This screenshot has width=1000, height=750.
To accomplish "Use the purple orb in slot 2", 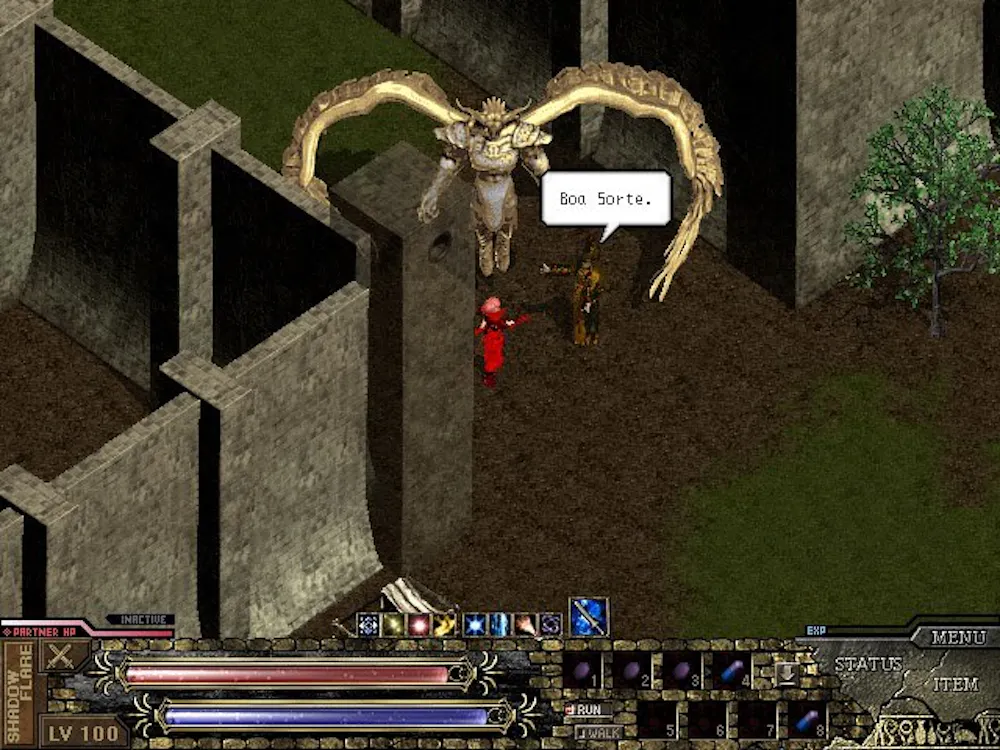I will coord(633,670).
